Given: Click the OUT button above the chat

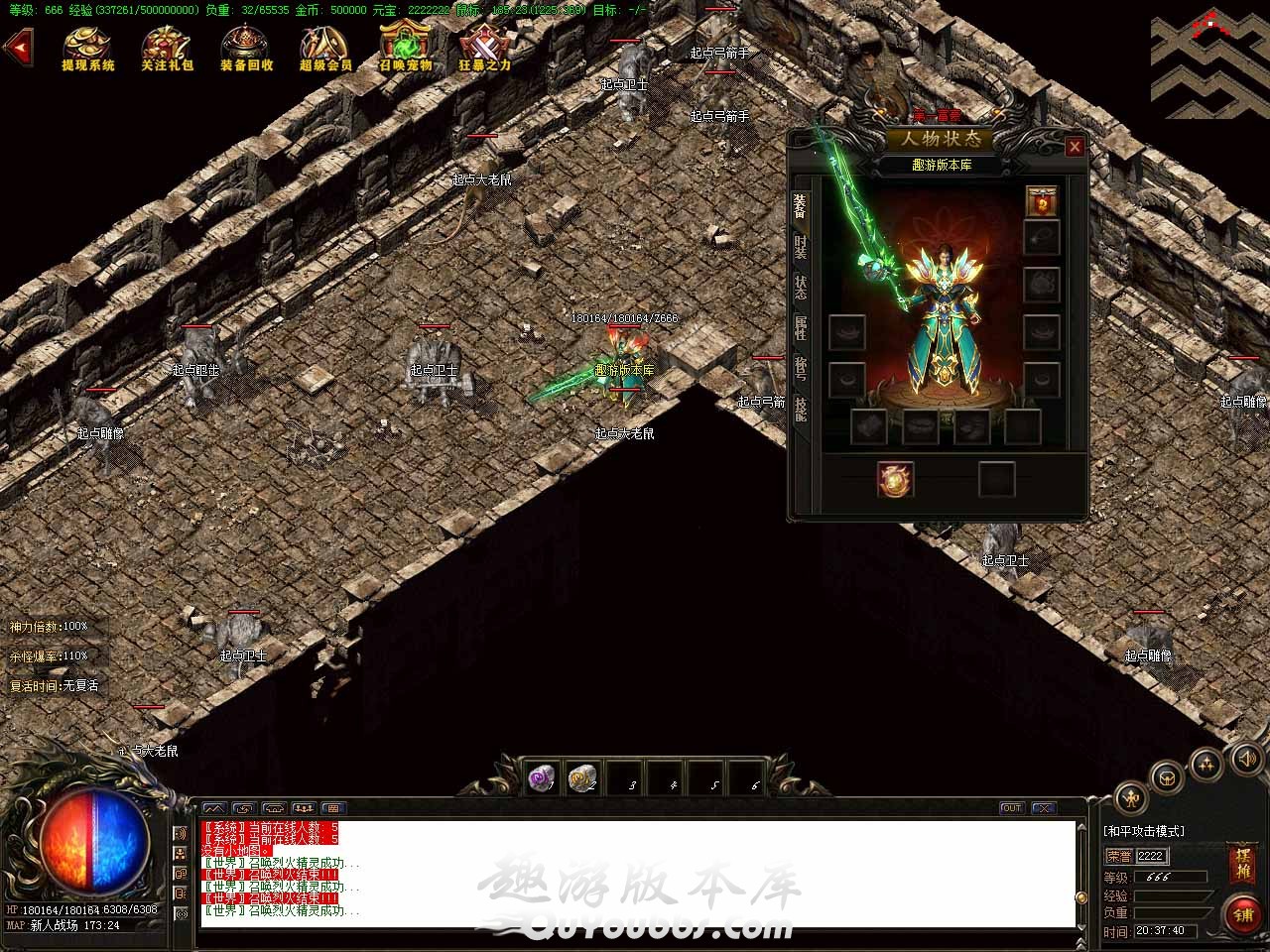Looking at the screenshot, I should 1011,808.
